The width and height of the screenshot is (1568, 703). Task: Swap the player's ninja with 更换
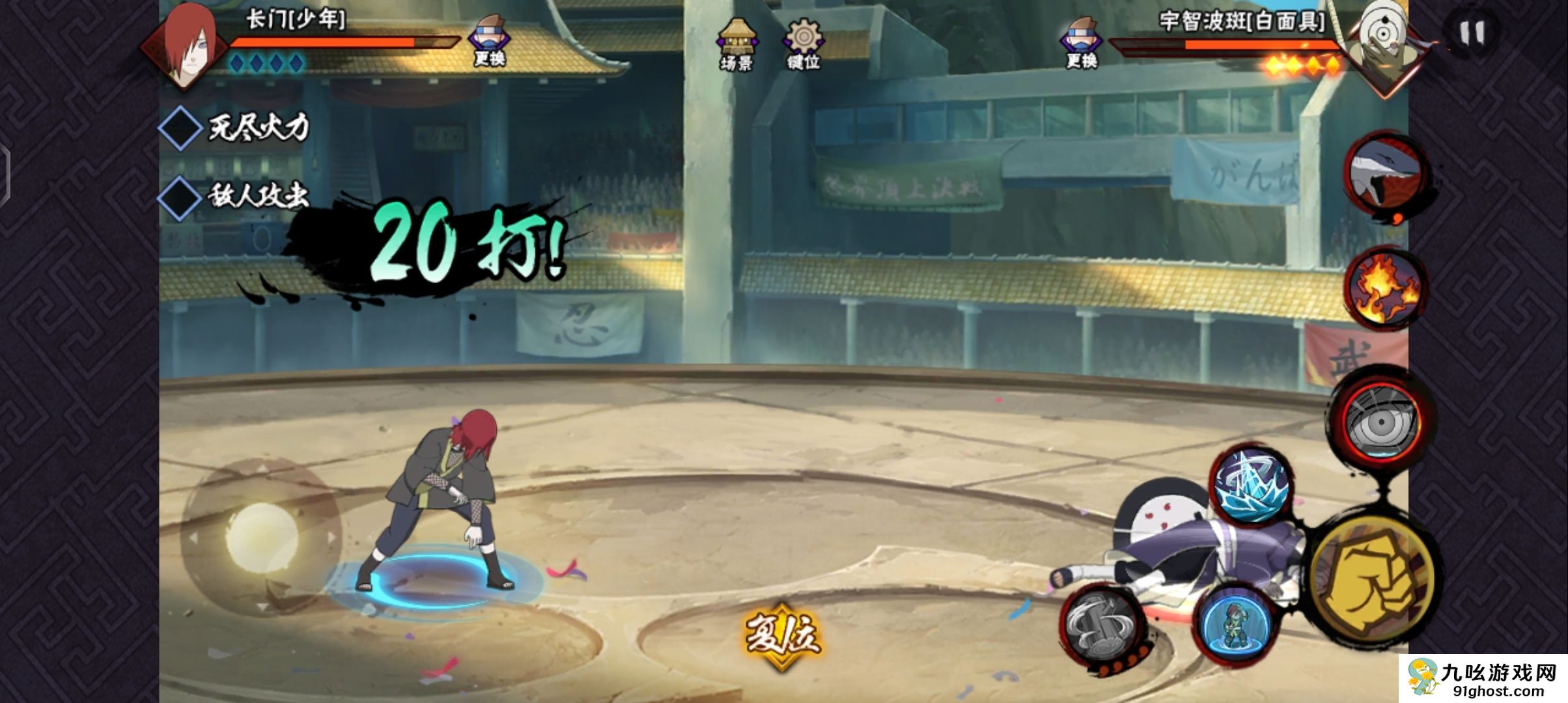tap(490, 42)
